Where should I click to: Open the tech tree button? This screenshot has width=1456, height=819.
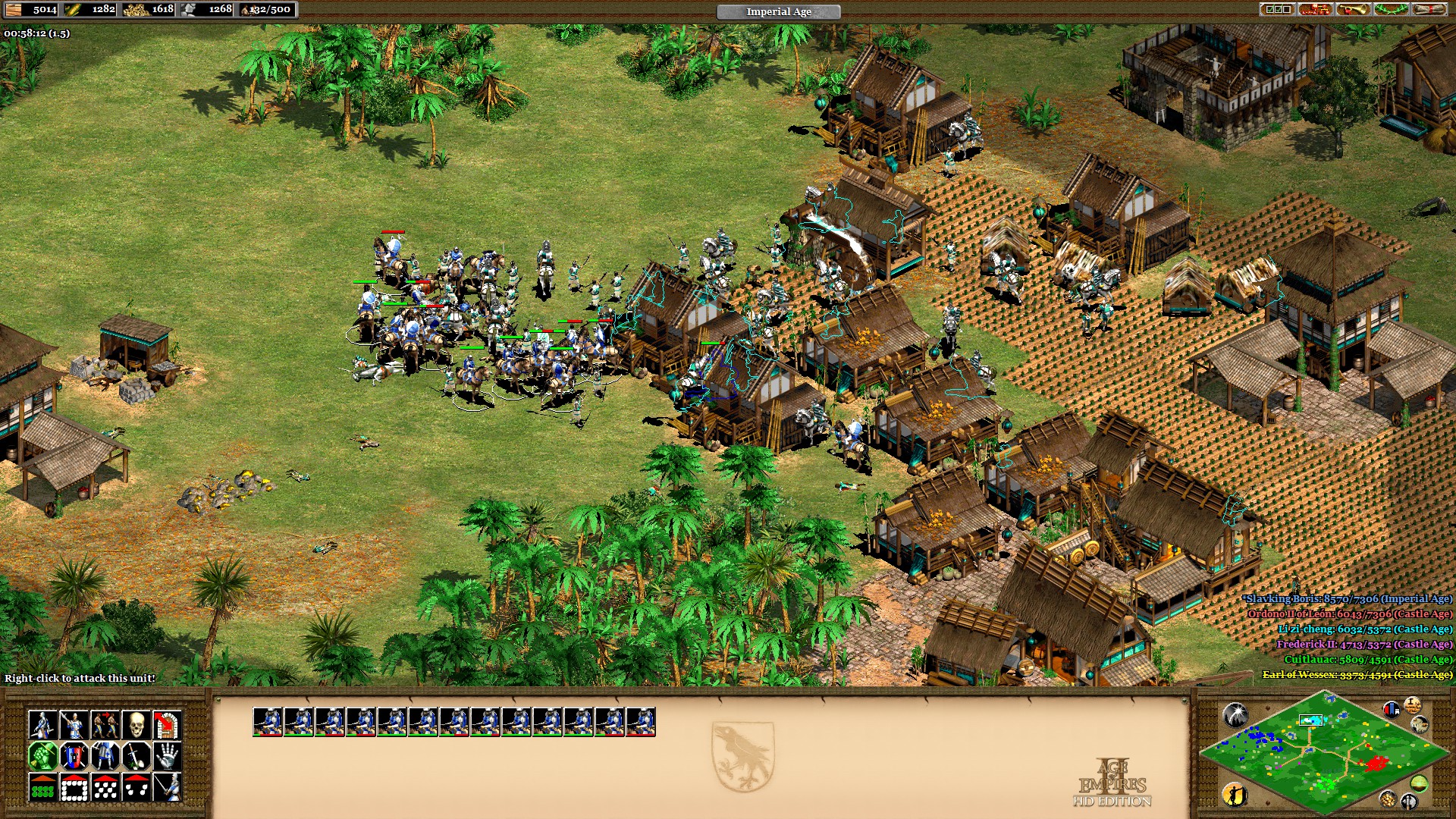click(1315, 10)
